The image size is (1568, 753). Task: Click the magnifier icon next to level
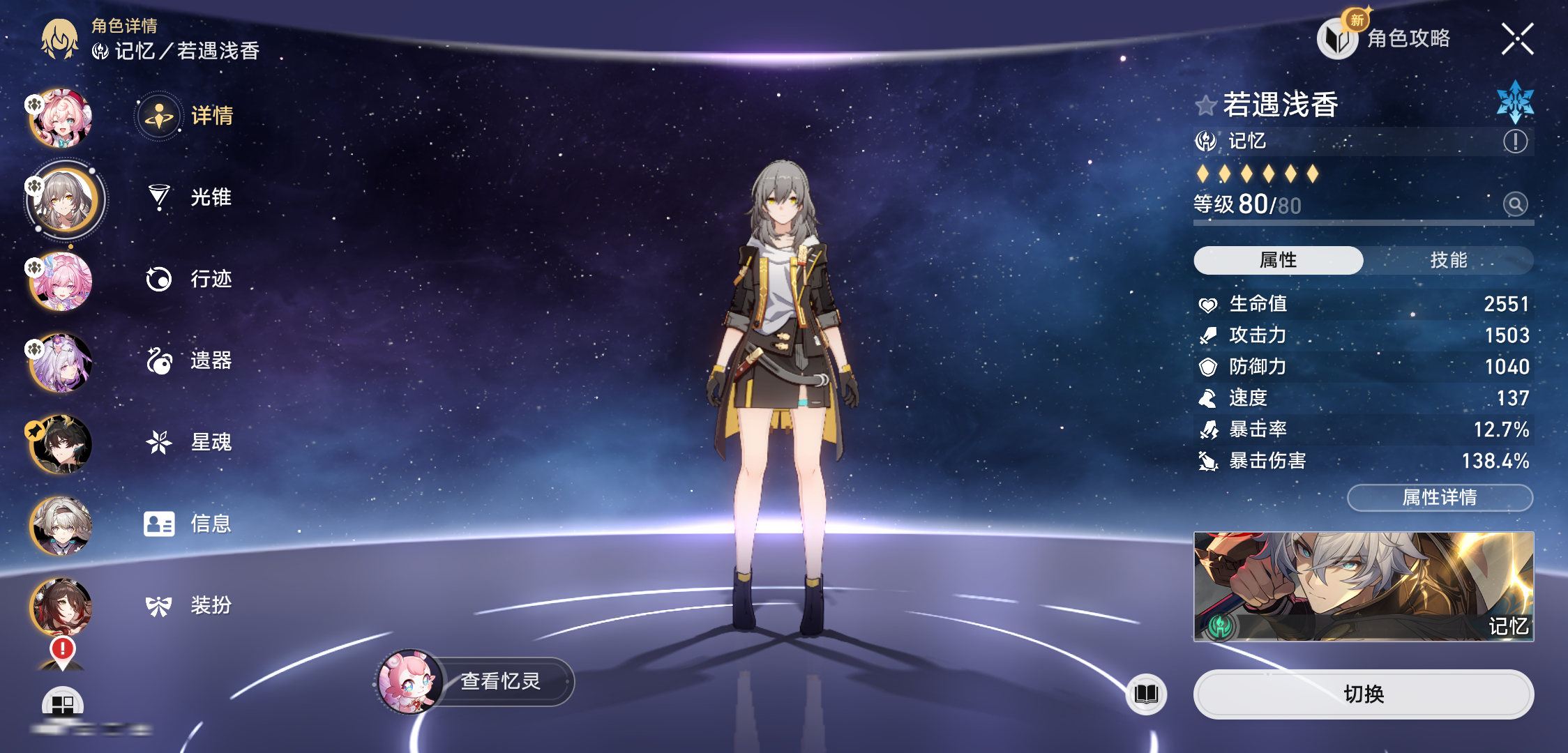coord(1515,204)
